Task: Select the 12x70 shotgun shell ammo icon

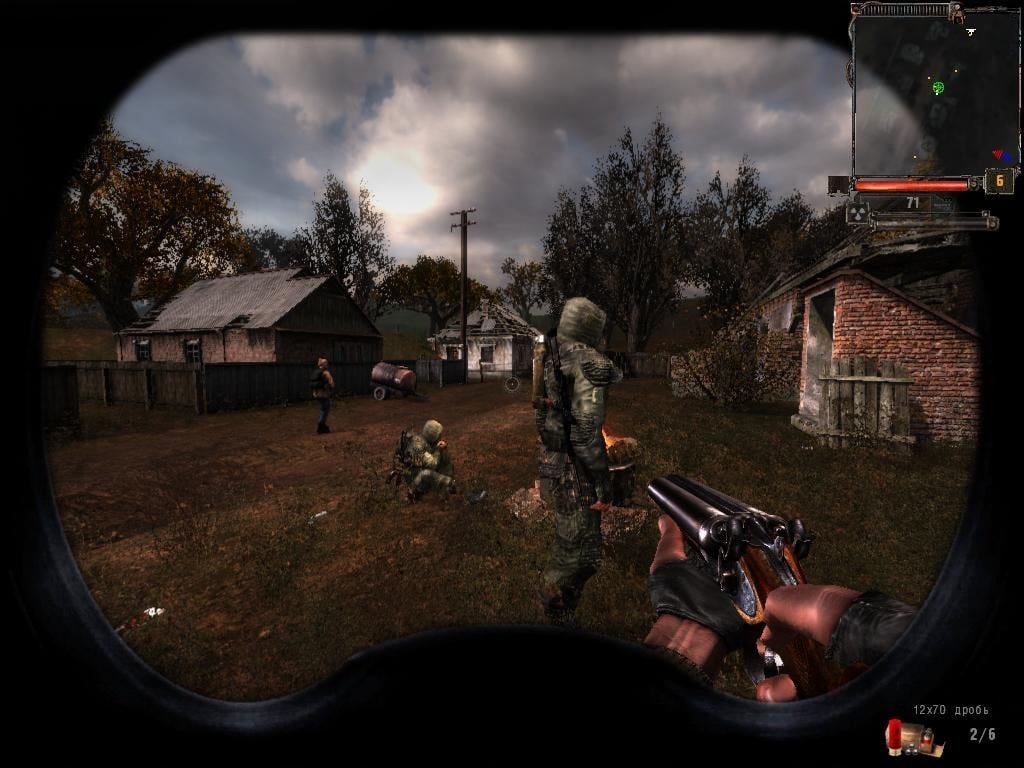Action: point(908,738)
